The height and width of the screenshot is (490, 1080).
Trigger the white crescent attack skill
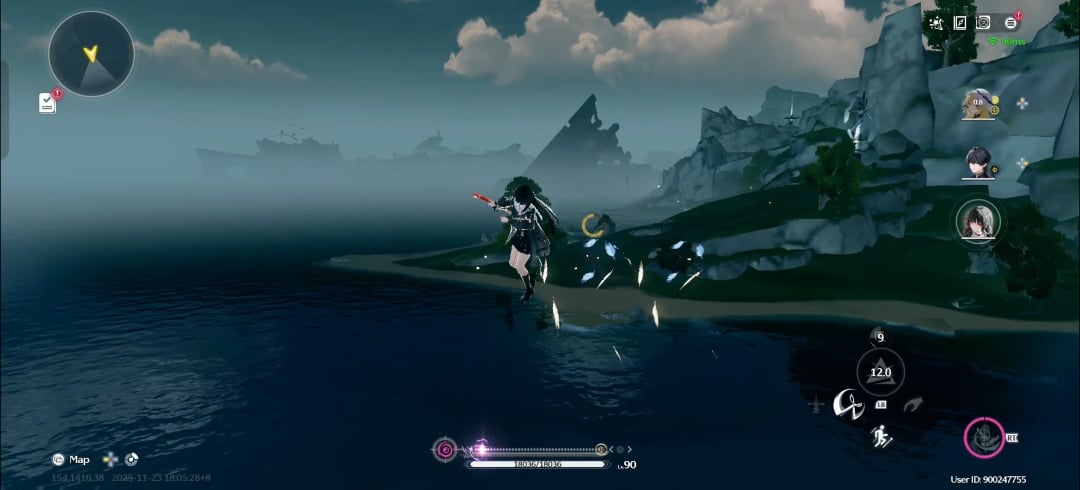(848, 403)
